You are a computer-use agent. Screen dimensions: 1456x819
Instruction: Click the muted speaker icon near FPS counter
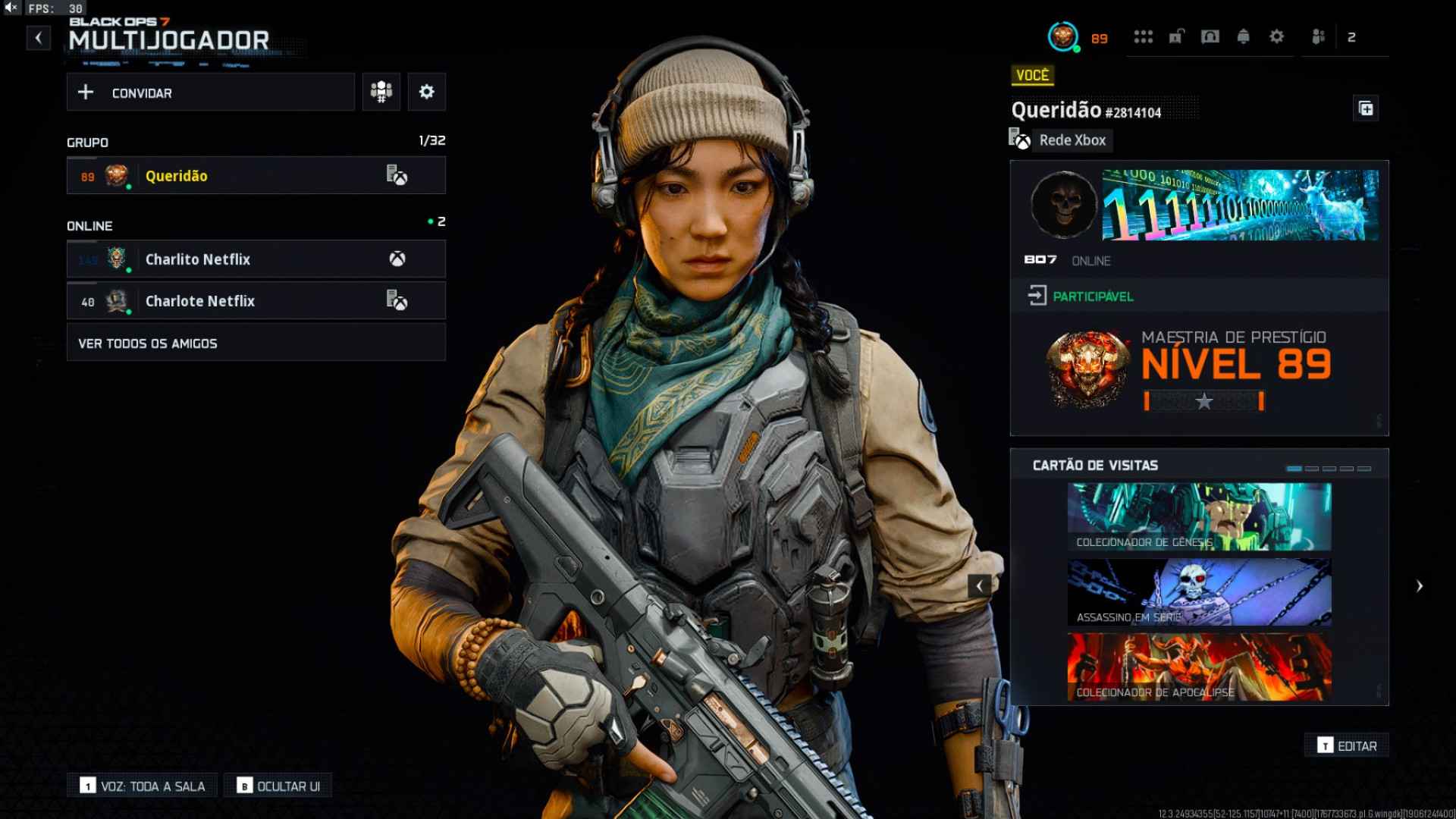pyautogui.click(x=11, y=10)
